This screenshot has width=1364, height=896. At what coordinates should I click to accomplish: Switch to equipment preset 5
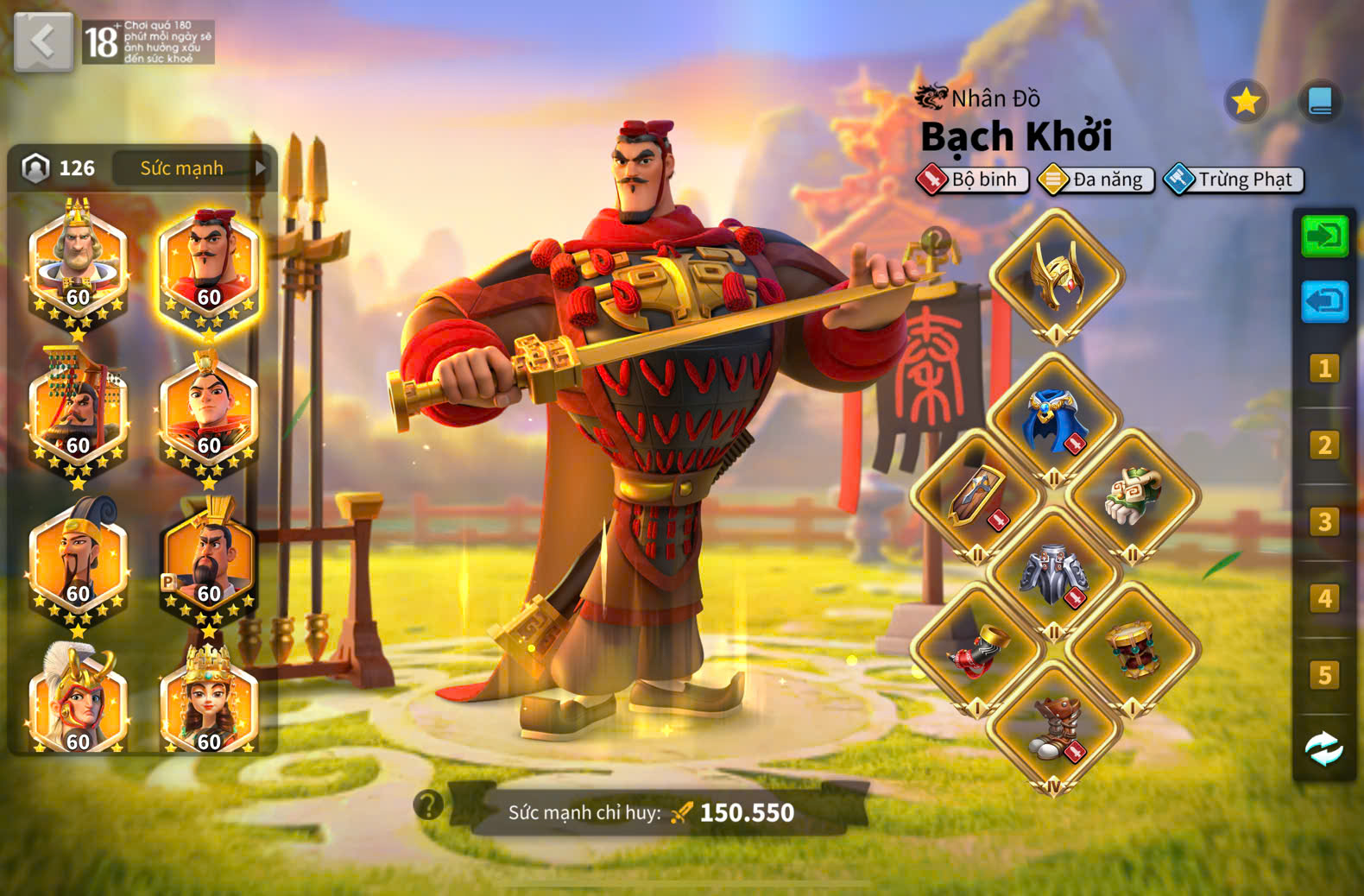coord(1324,675)
